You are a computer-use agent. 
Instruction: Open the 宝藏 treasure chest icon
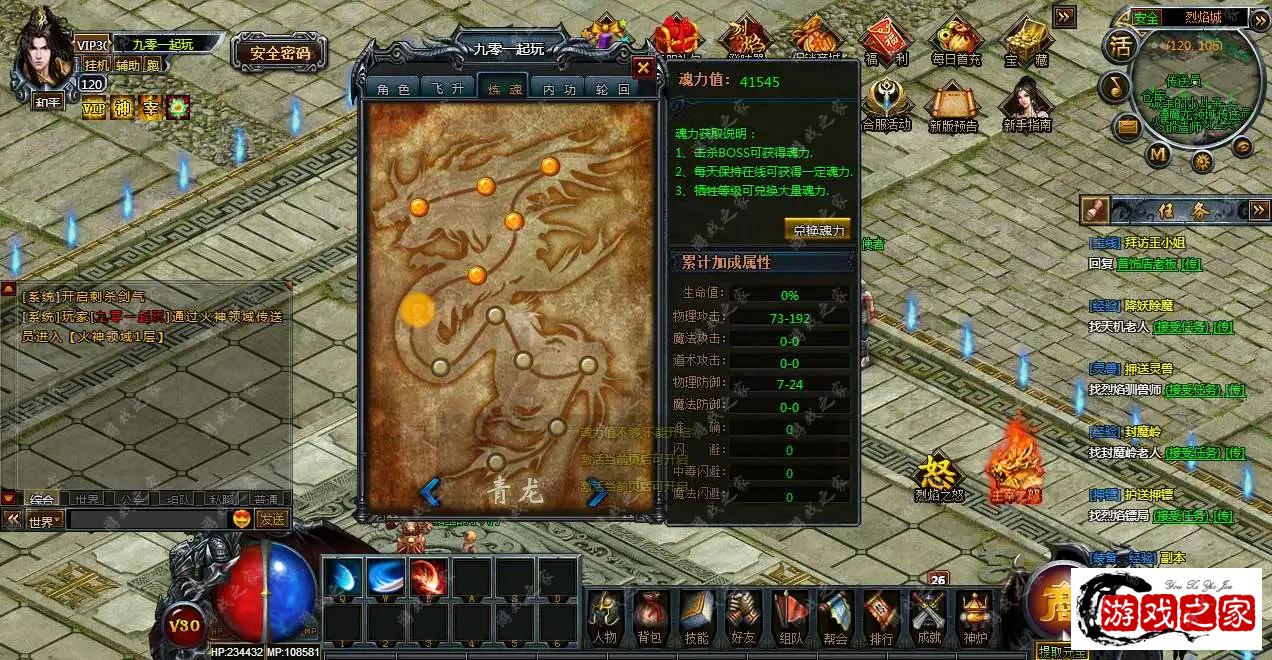(1025, 42)
